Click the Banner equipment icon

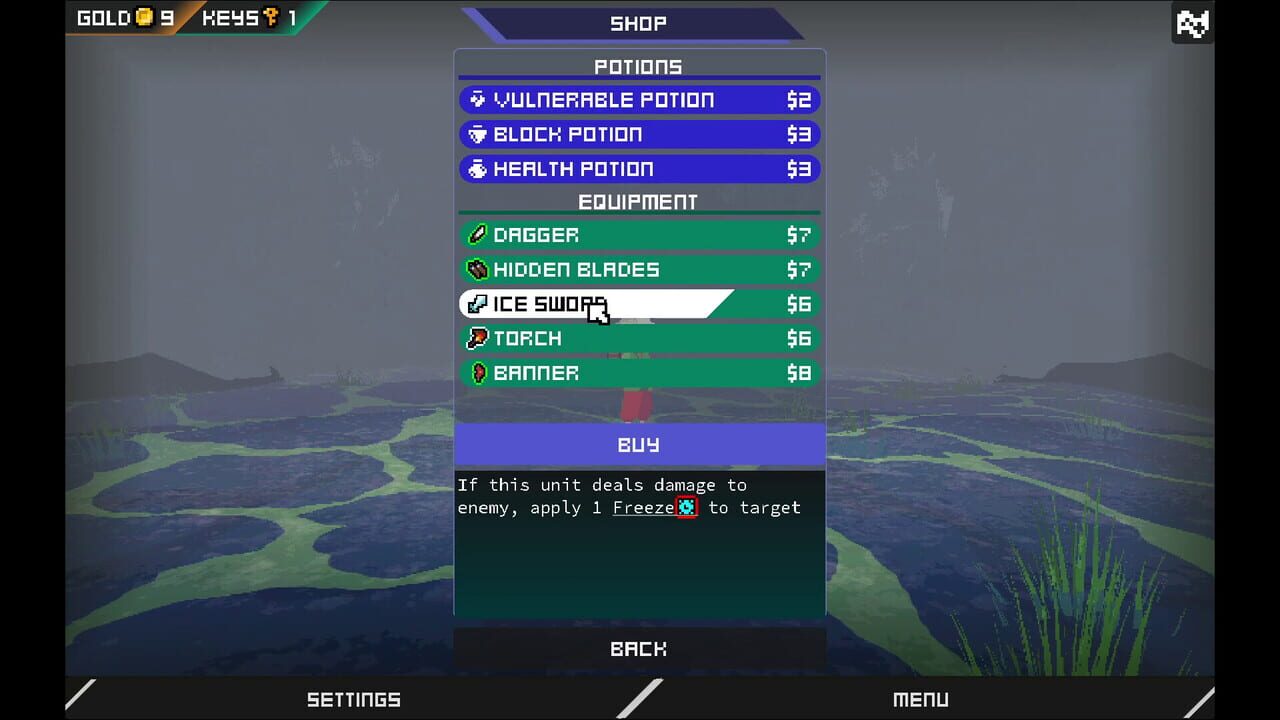[x=476, y=372]
